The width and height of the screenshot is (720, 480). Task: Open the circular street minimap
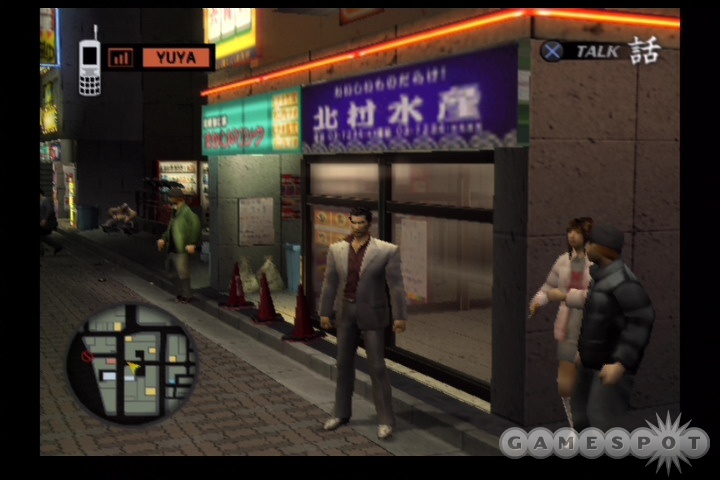[x=131, y=362]
